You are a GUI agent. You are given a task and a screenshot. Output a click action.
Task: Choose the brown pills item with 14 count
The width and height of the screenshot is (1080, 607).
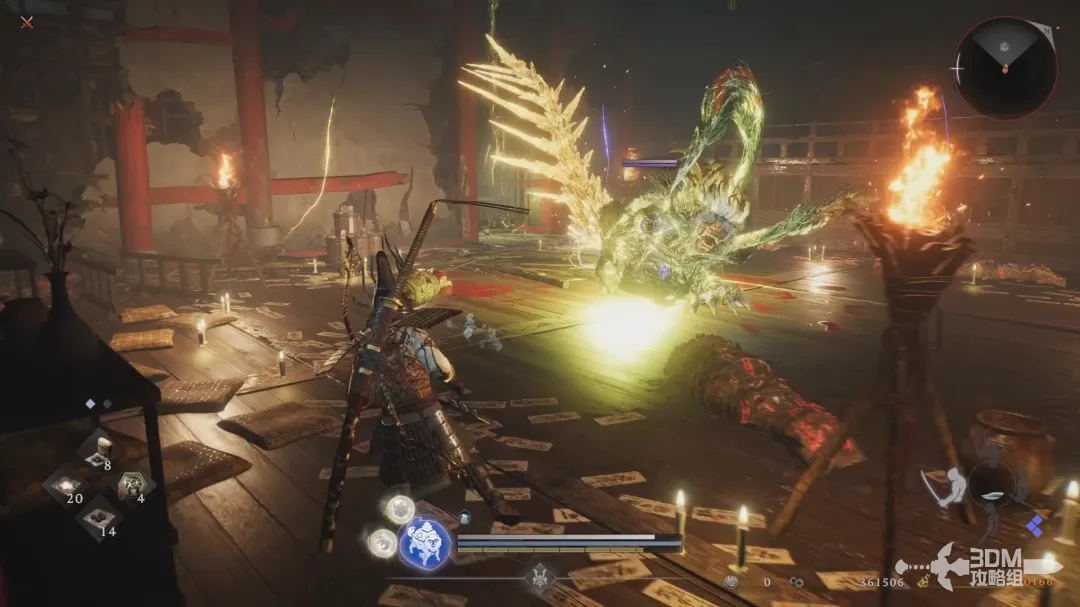[98, 517]
